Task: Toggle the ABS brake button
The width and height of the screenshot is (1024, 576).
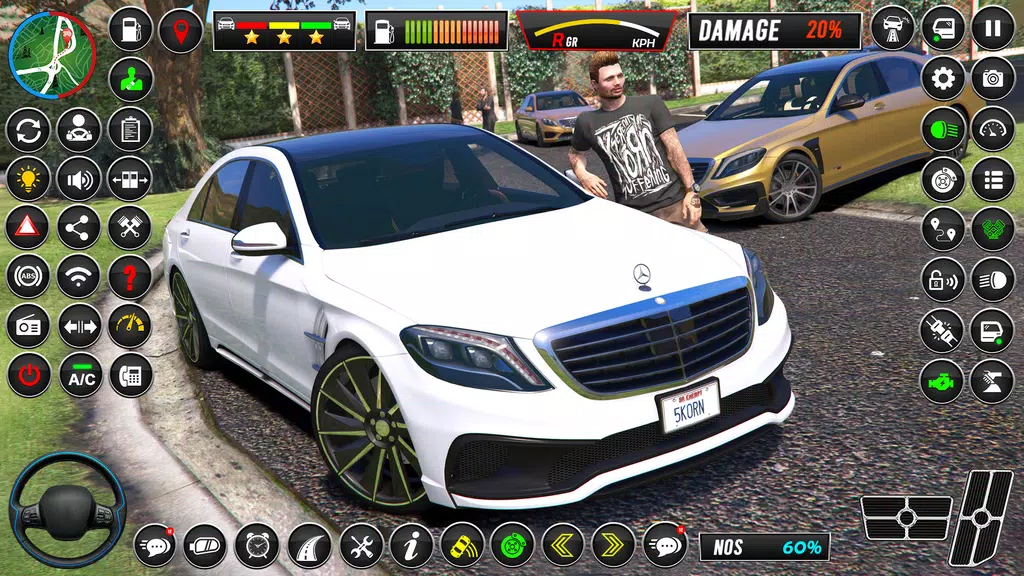Action: [28, 277]
